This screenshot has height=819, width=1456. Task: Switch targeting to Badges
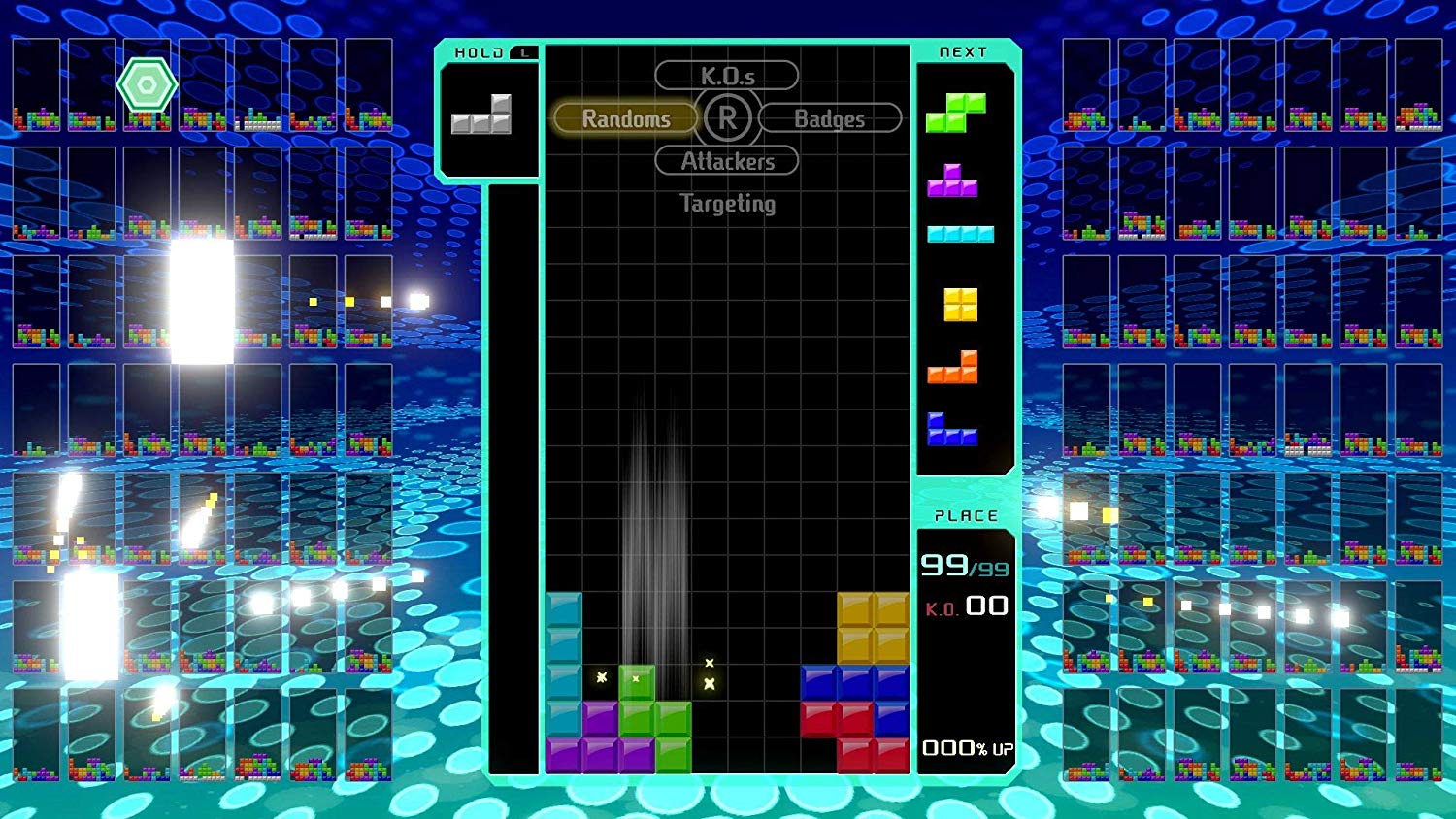point(831,118)
